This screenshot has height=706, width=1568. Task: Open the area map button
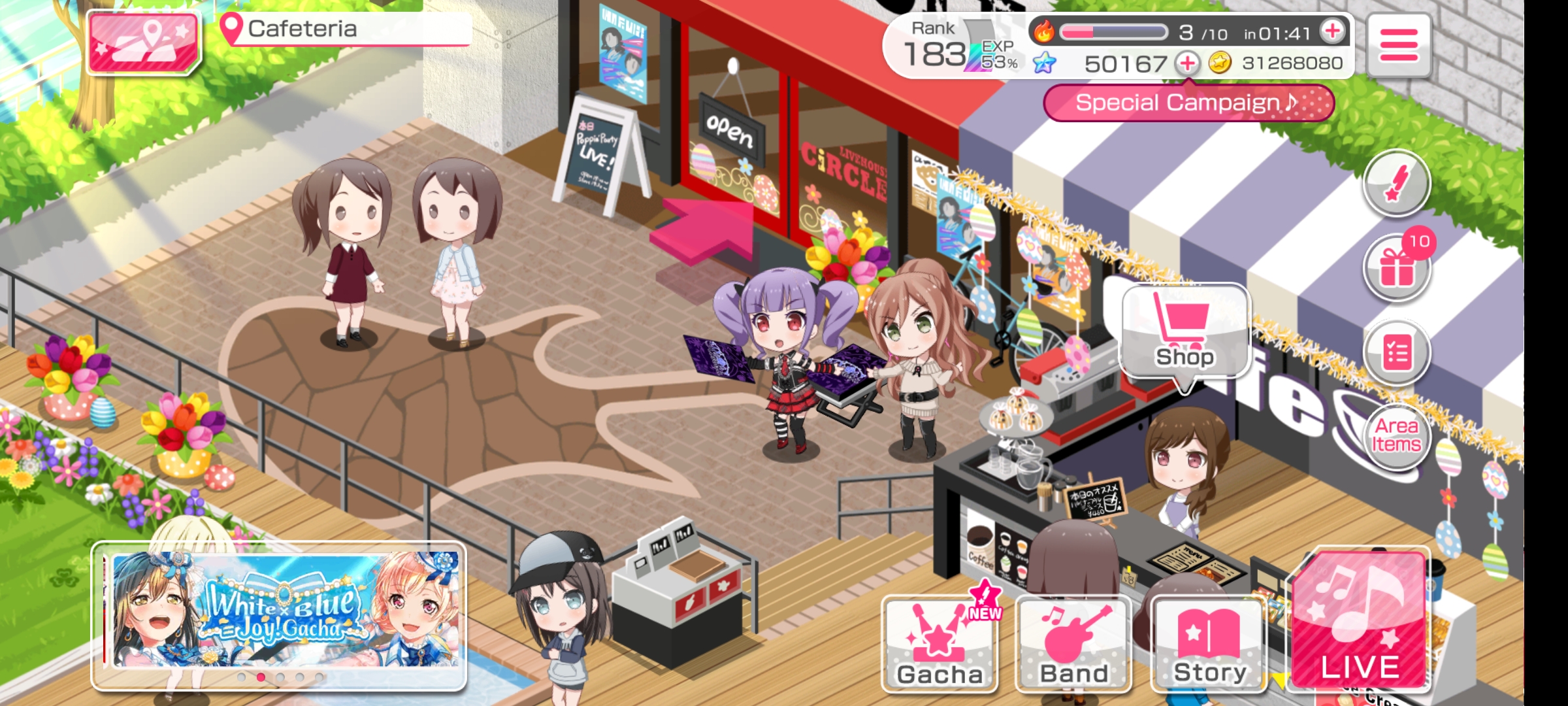pyautogui.click(x=144, y=42)
